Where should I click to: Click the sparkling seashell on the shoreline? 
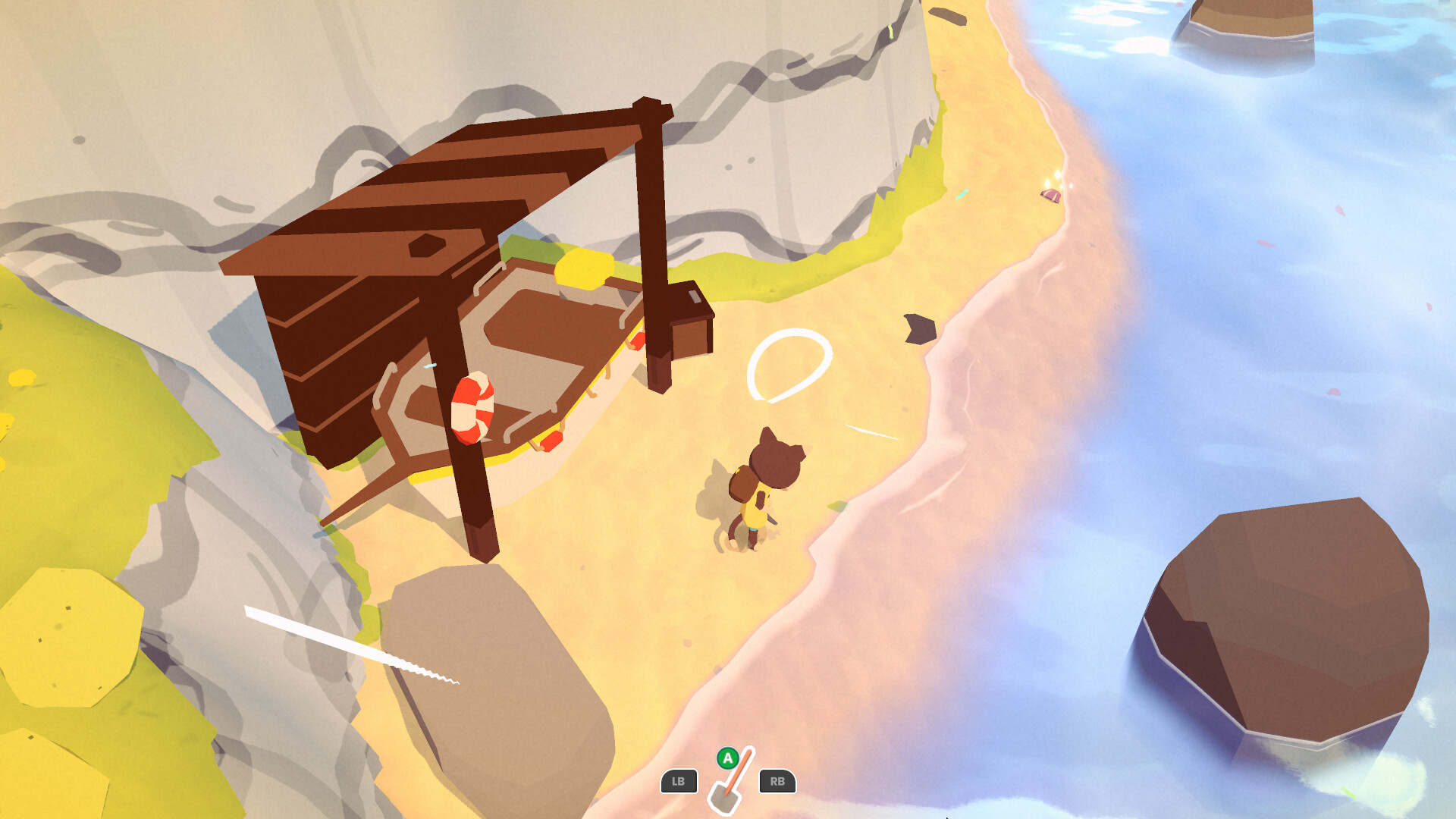pos(1052,196)
